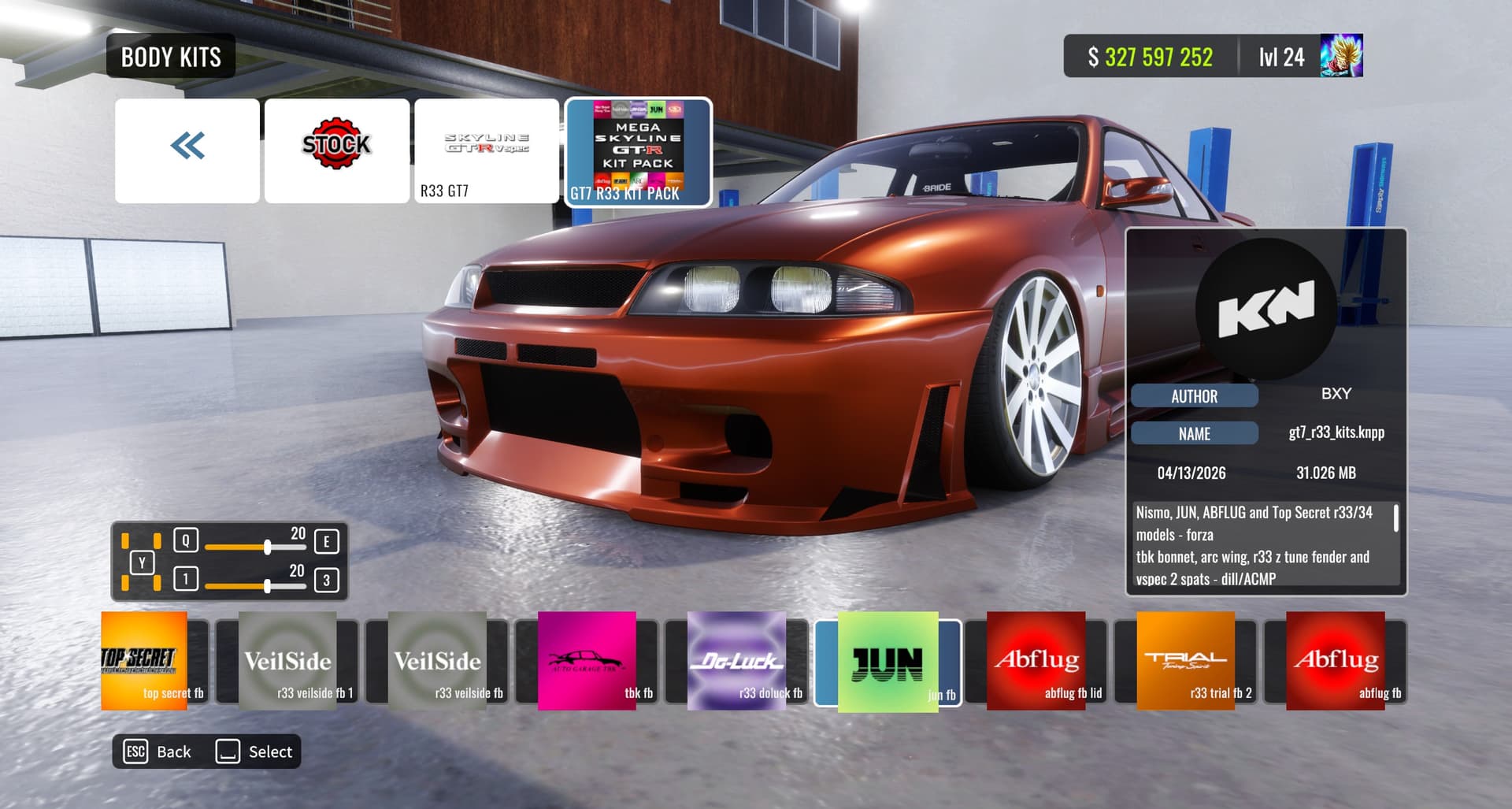Adjust the slider between 1 and 3 keys
1512x809 pixels.
(268, 585)
